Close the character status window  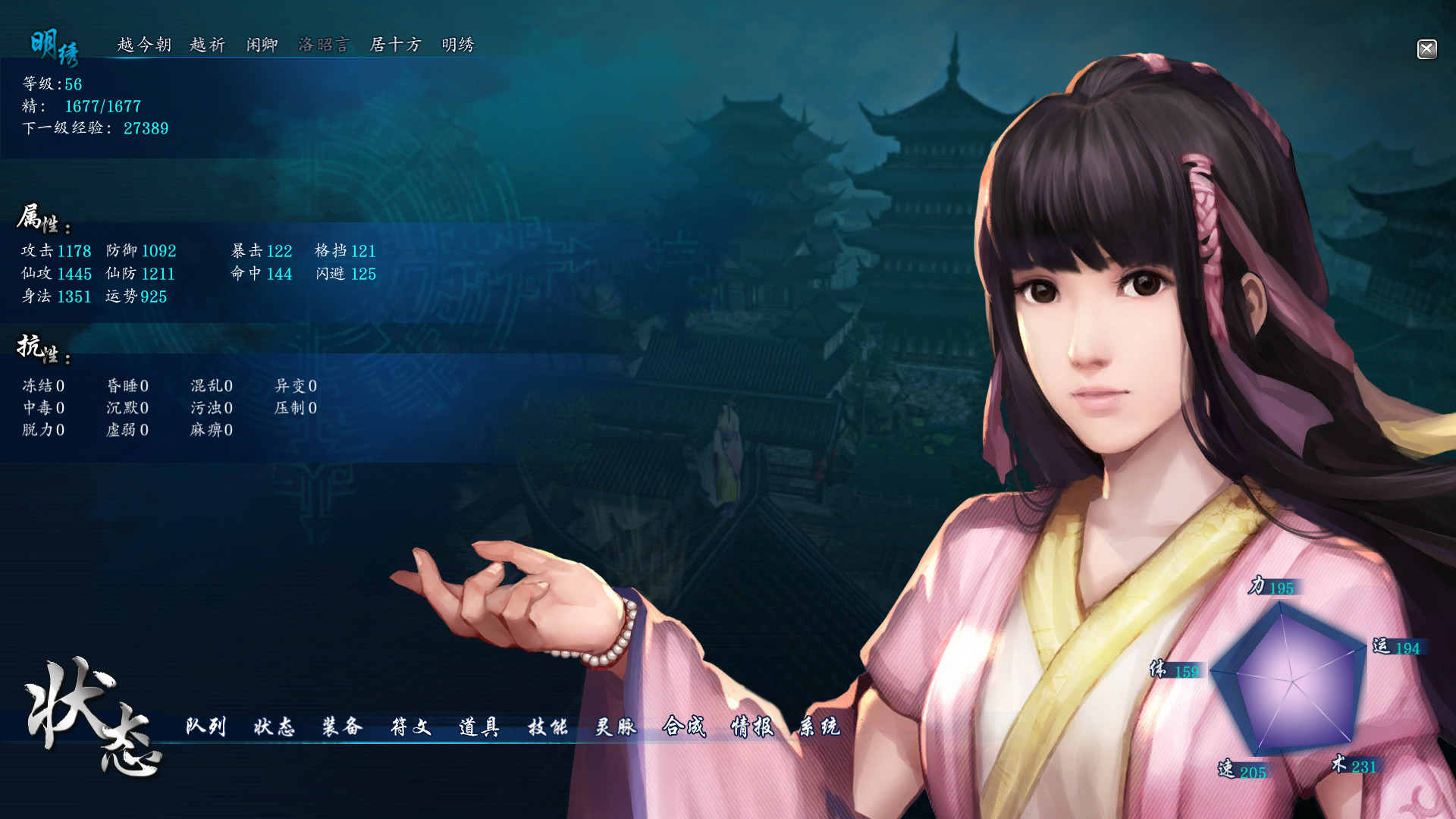[1426, 49]
